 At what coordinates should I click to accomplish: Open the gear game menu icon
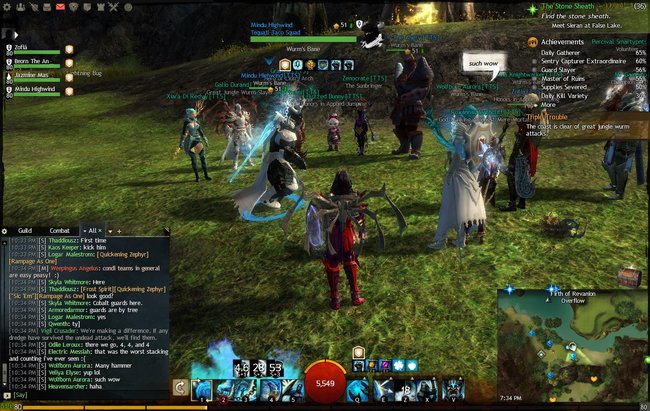tap(7, 6)
